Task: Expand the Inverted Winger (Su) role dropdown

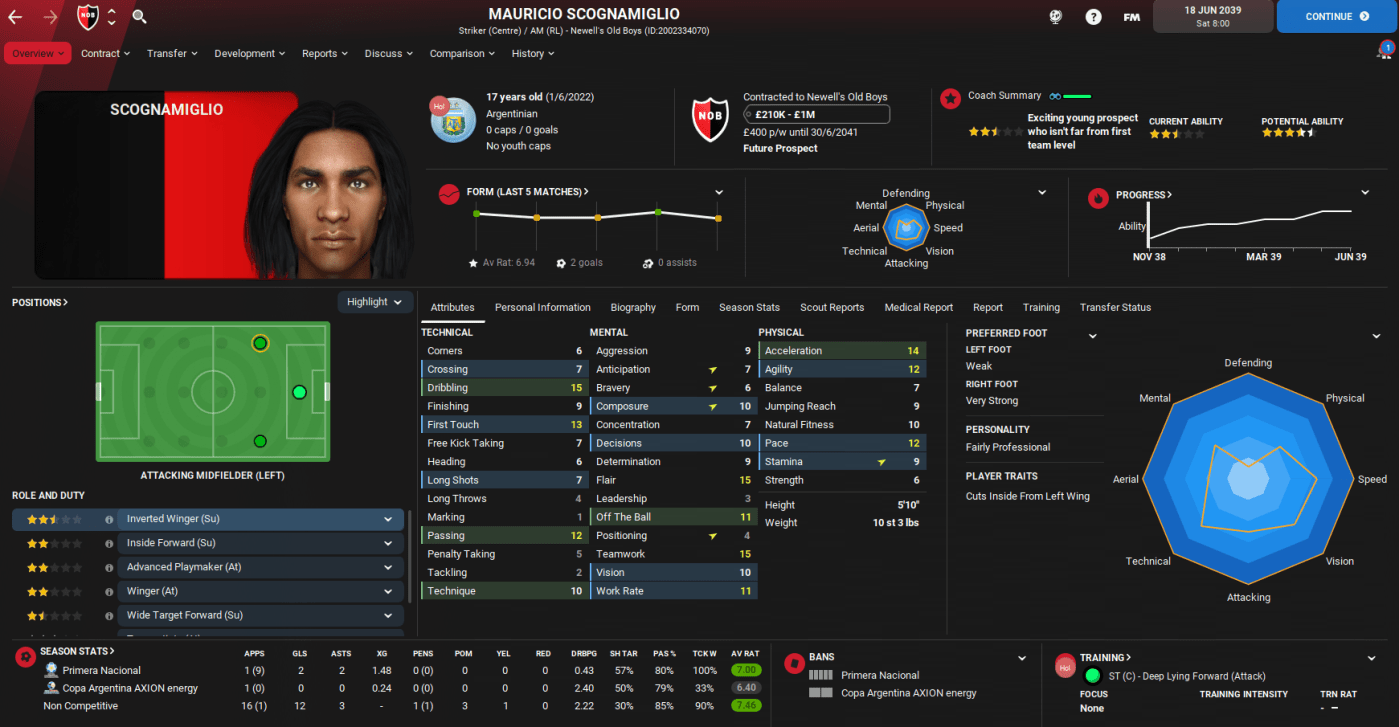Action: pyautogui.click(x=387, y=519)
